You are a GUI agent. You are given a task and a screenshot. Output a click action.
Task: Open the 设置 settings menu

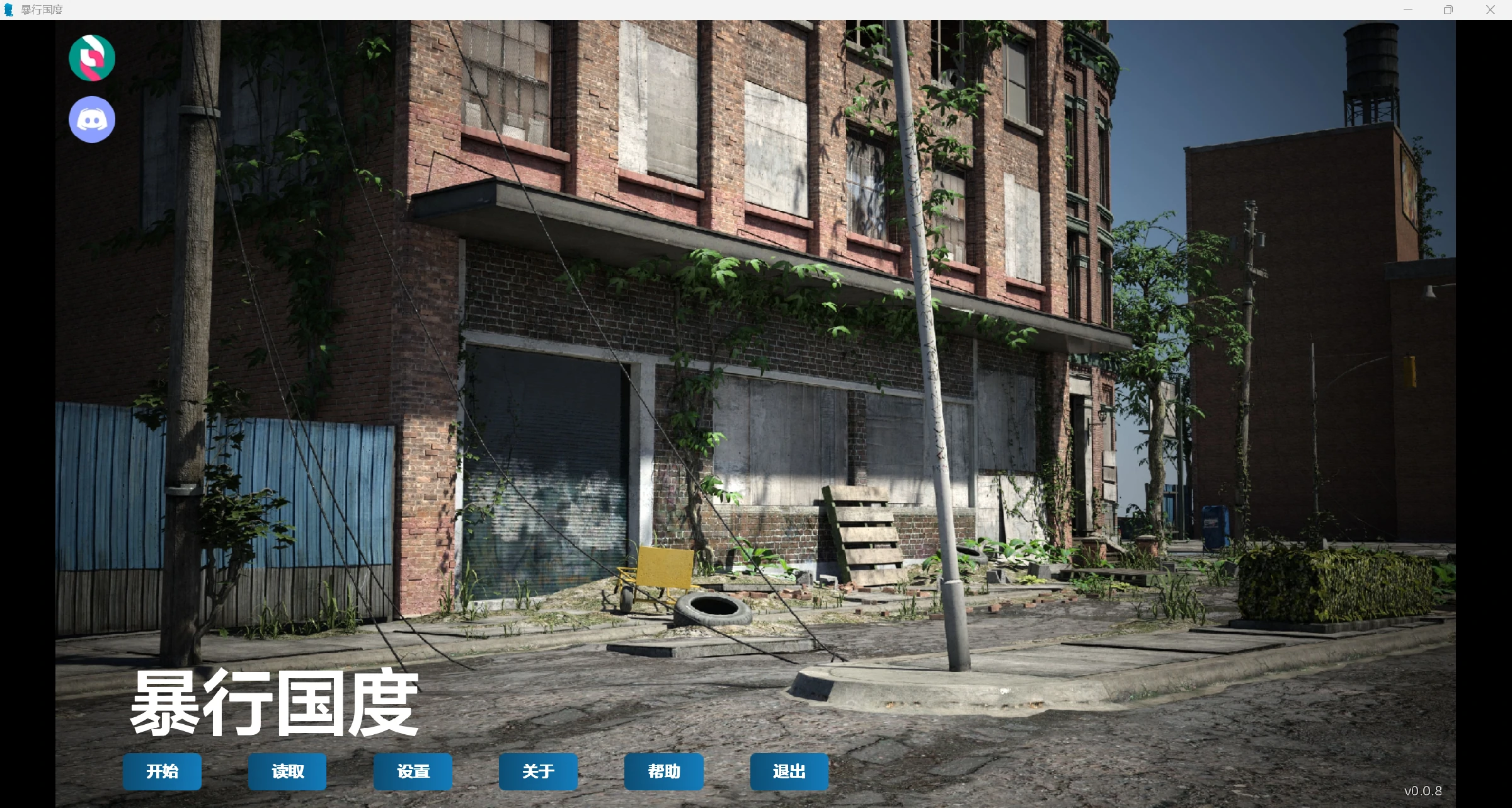click(413, 771)
